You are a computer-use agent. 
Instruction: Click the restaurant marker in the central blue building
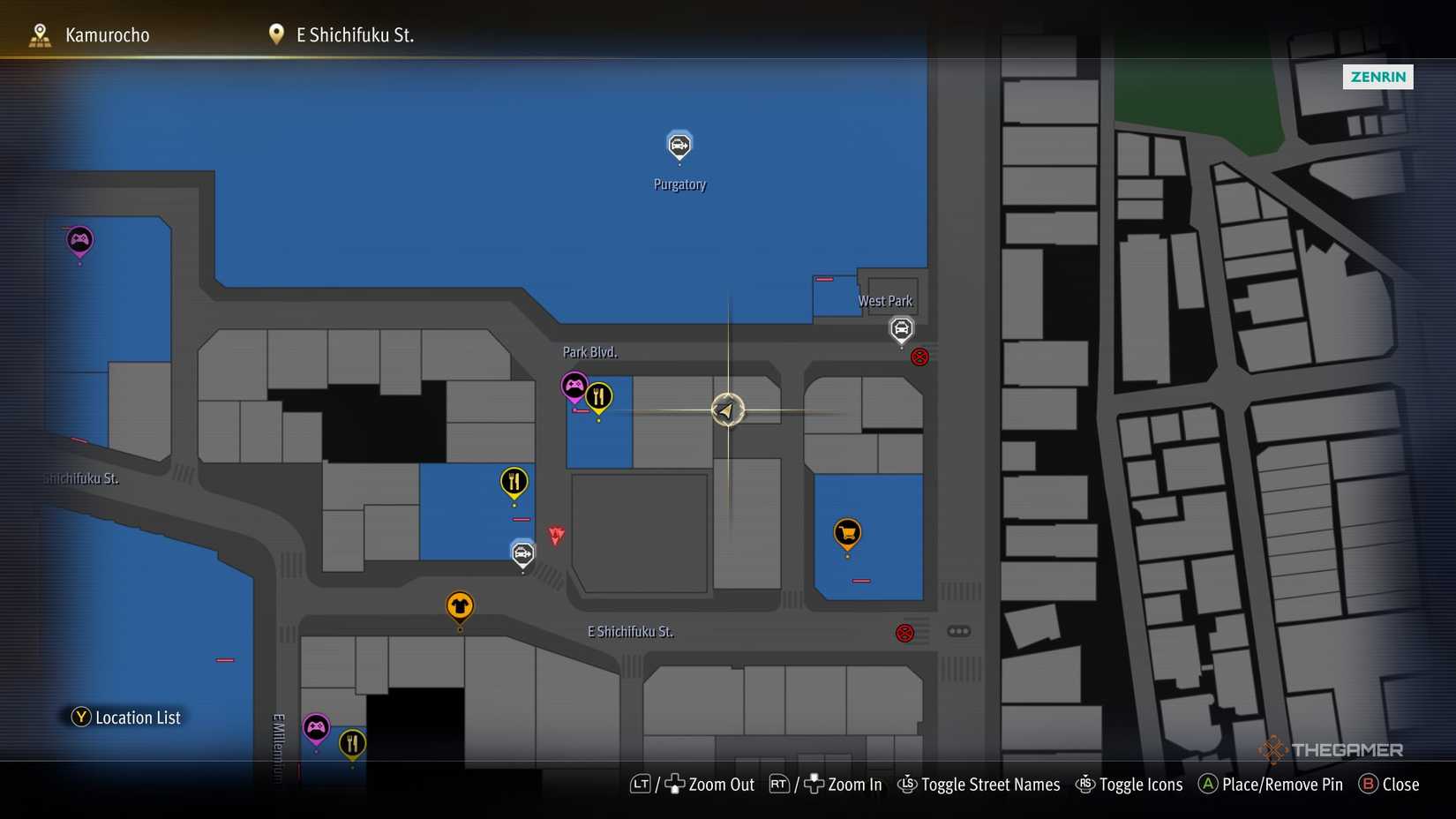[514, 482]
